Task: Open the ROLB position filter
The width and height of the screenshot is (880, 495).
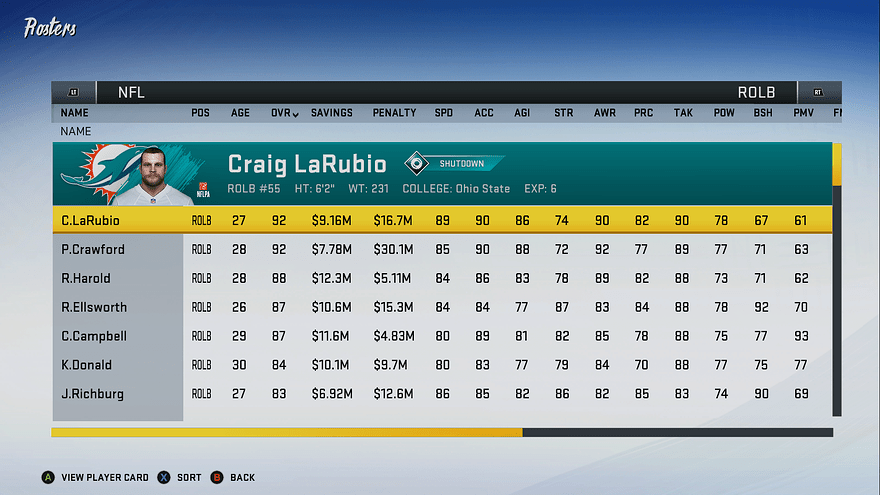Action: click(756, 92)
